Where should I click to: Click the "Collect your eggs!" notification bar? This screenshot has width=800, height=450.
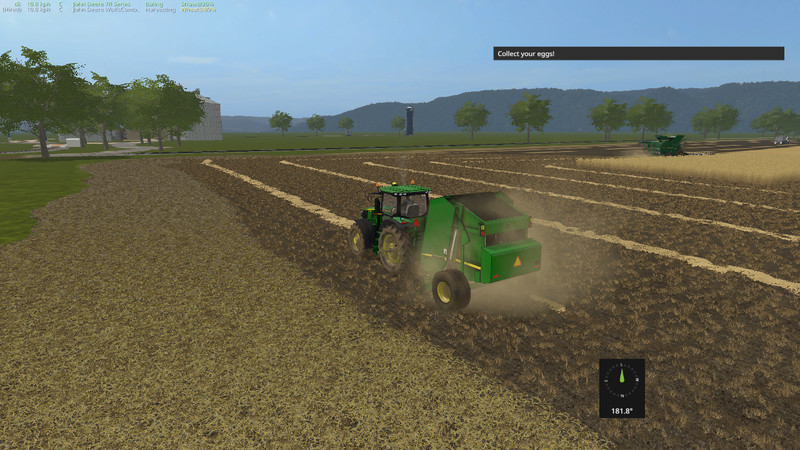[638, 53]
